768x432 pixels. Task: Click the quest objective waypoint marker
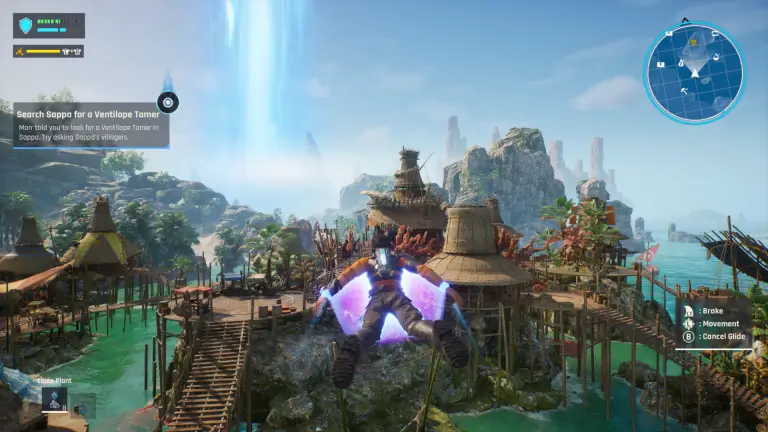coord(167,101)
